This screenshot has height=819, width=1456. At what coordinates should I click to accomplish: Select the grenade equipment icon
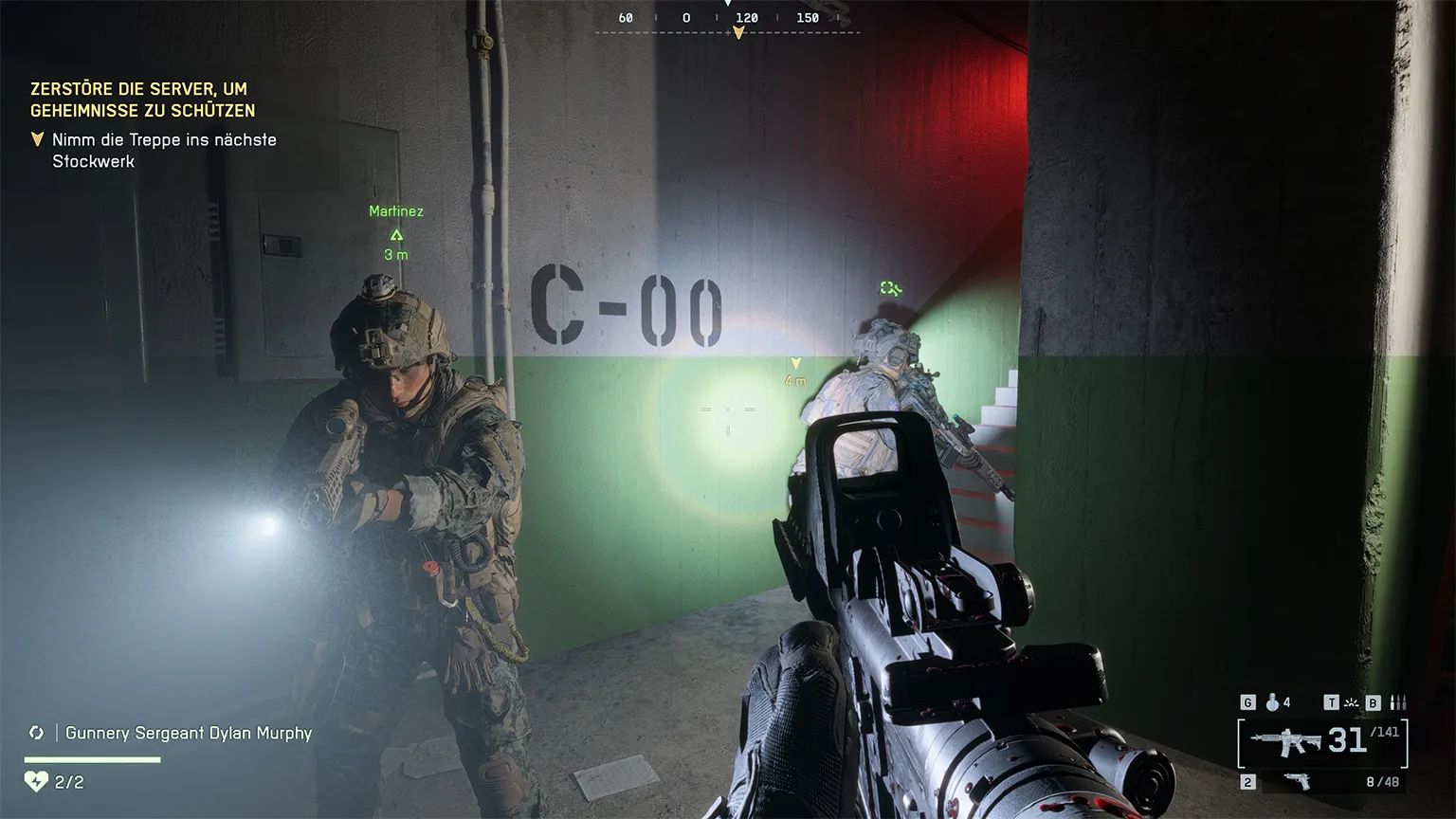coord(1272,702)
